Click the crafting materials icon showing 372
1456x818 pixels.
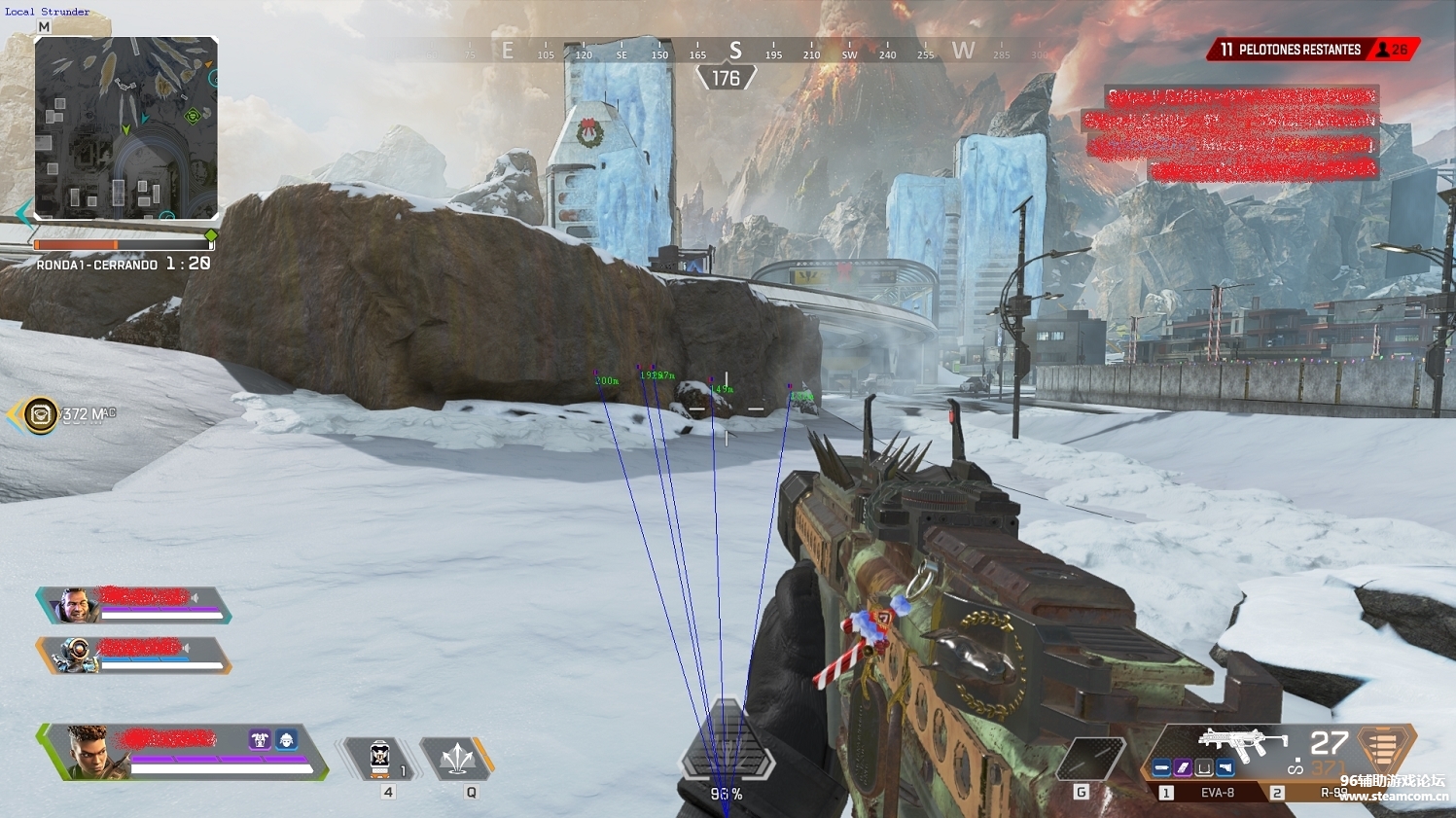click(41, 415)
